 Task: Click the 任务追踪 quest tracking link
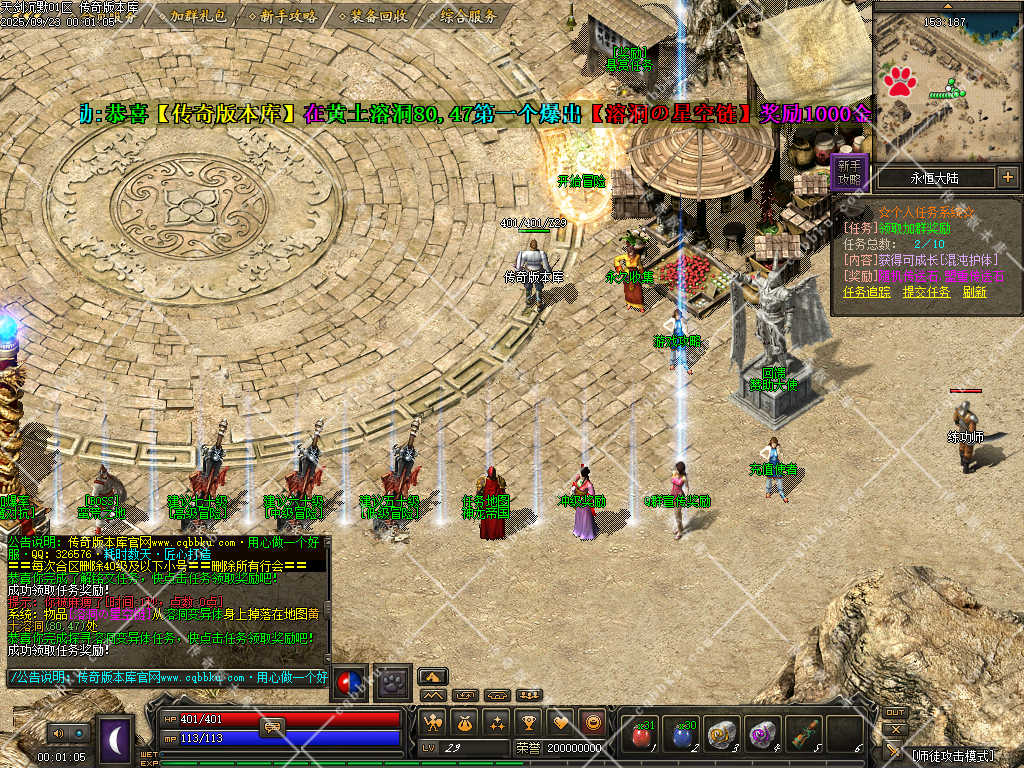pyautogui.click(x=866, y=292)
